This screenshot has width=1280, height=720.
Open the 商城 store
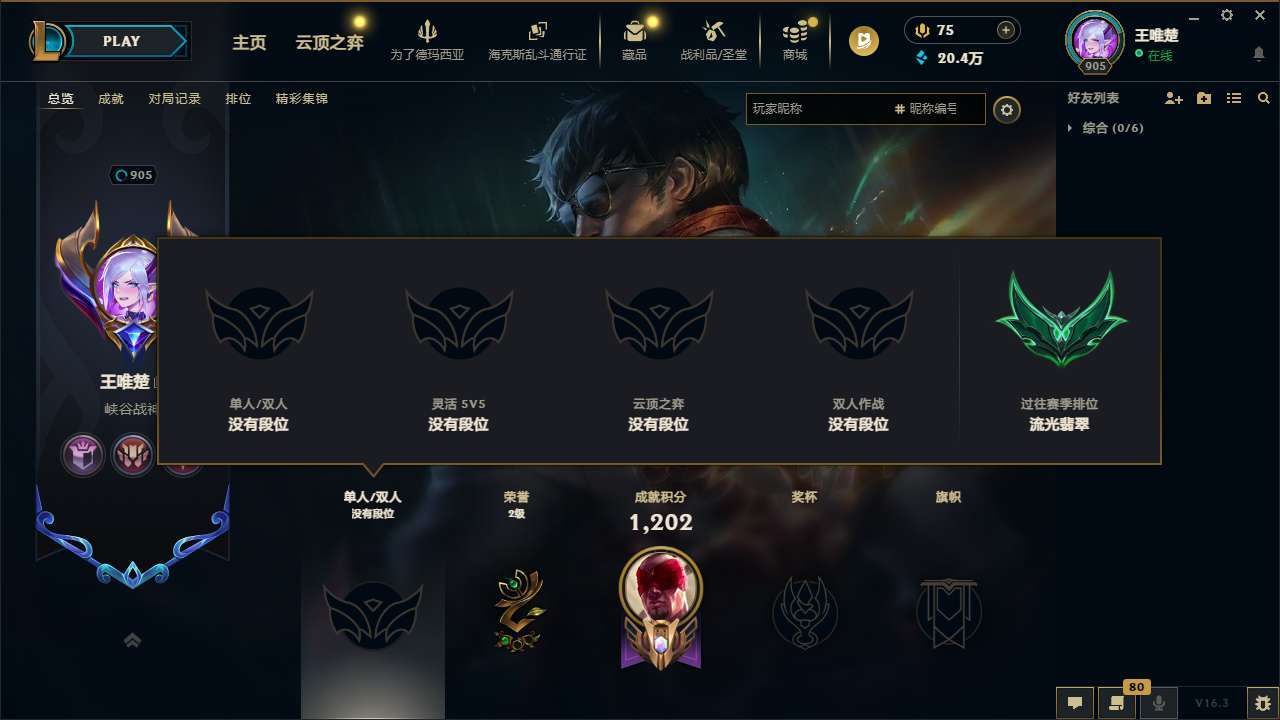click(x=795, y=40)
